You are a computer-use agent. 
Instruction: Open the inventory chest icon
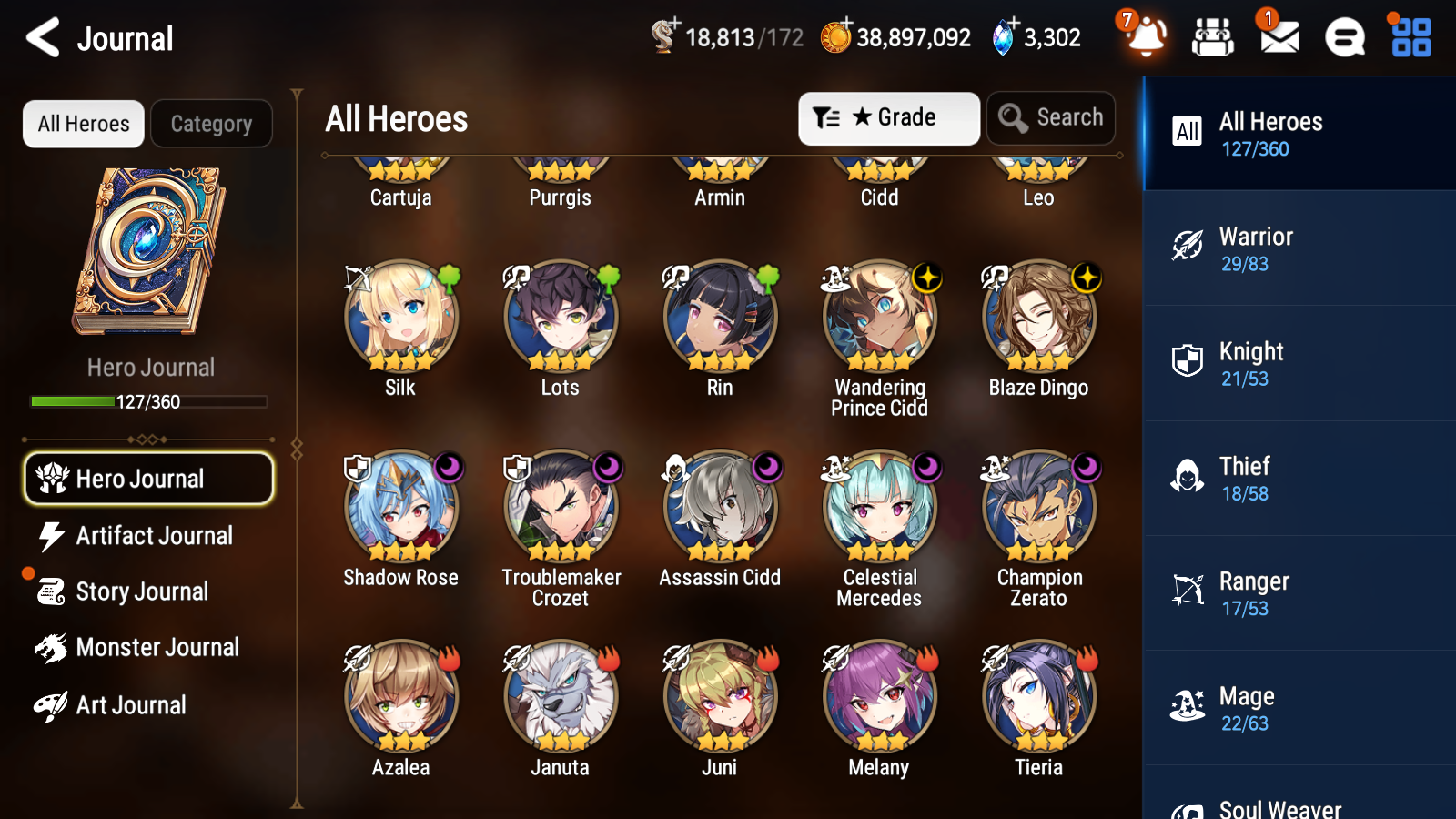point(1213,38)
